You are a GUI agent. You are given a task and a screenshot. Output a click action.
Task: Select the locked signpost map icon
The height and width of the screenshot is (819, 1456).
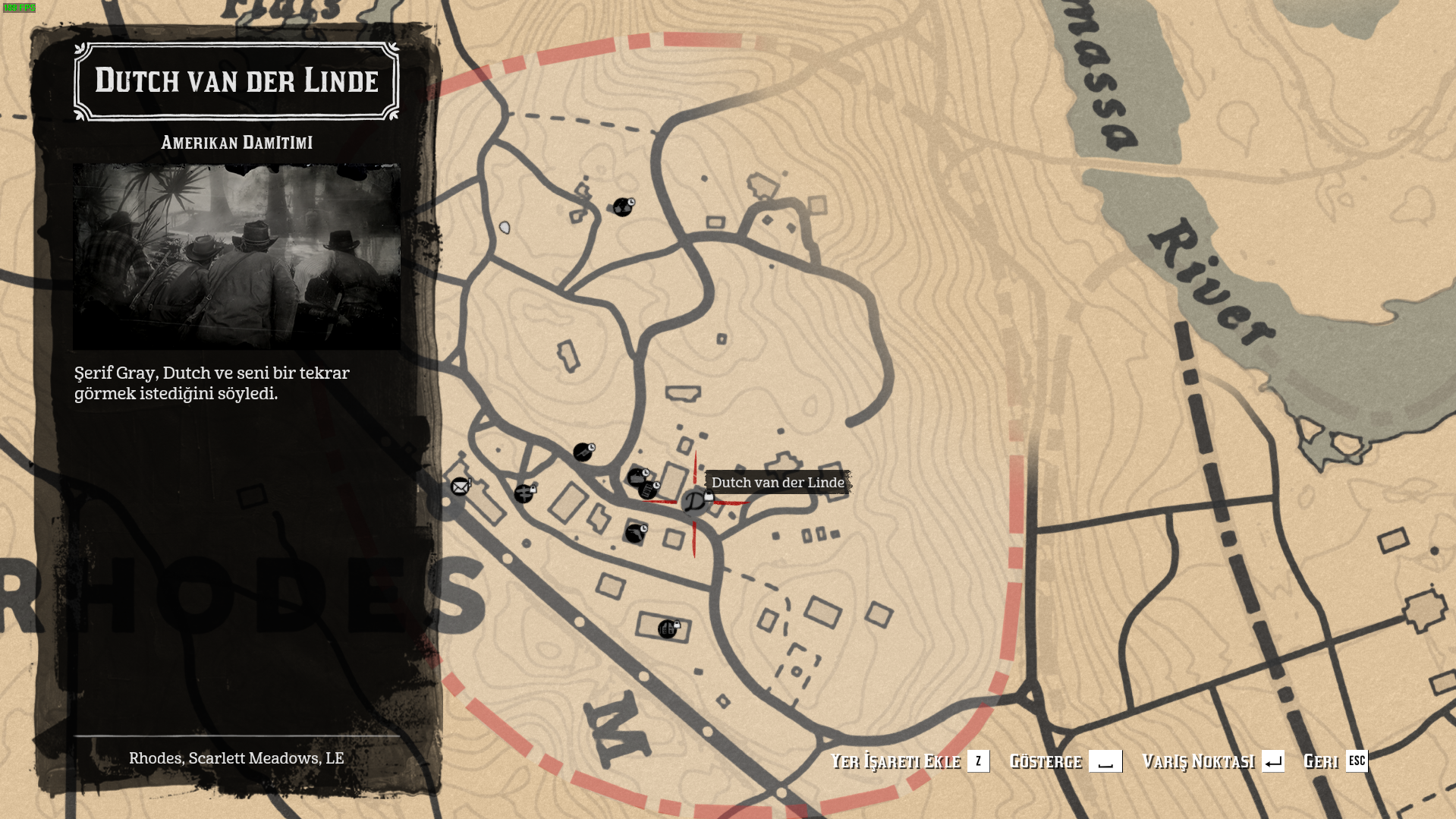pos(524,493)
